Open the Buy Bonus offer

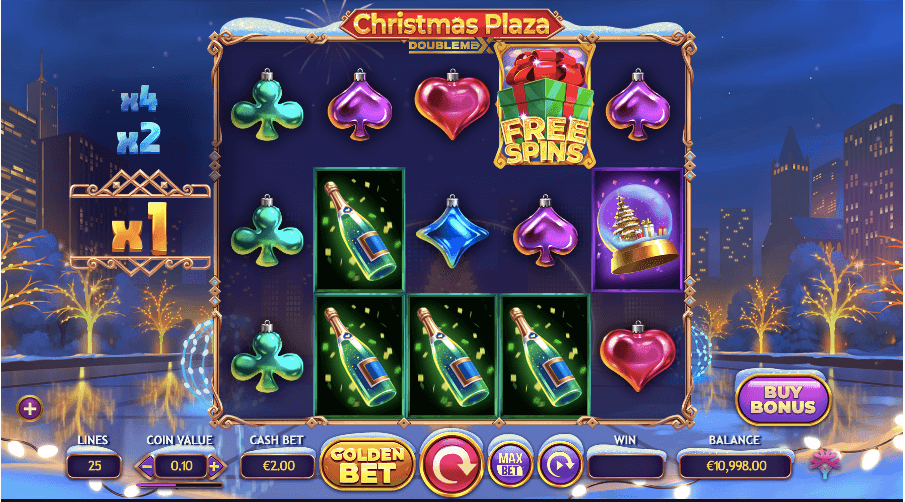[784, 398]
